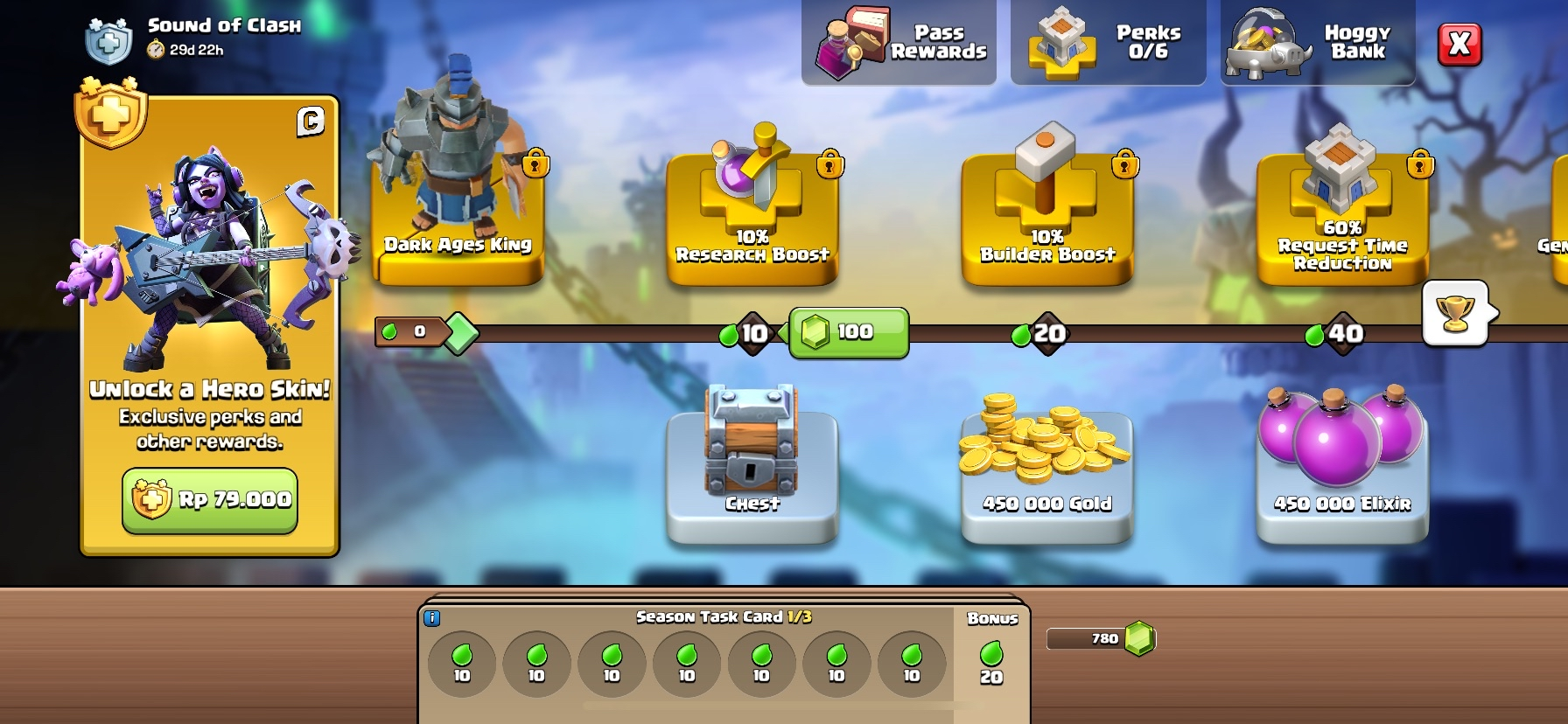The width and height of the screenshot is (1568, 724).
Task: Tap the hero skin card's C badge
Action: (311, 122)
